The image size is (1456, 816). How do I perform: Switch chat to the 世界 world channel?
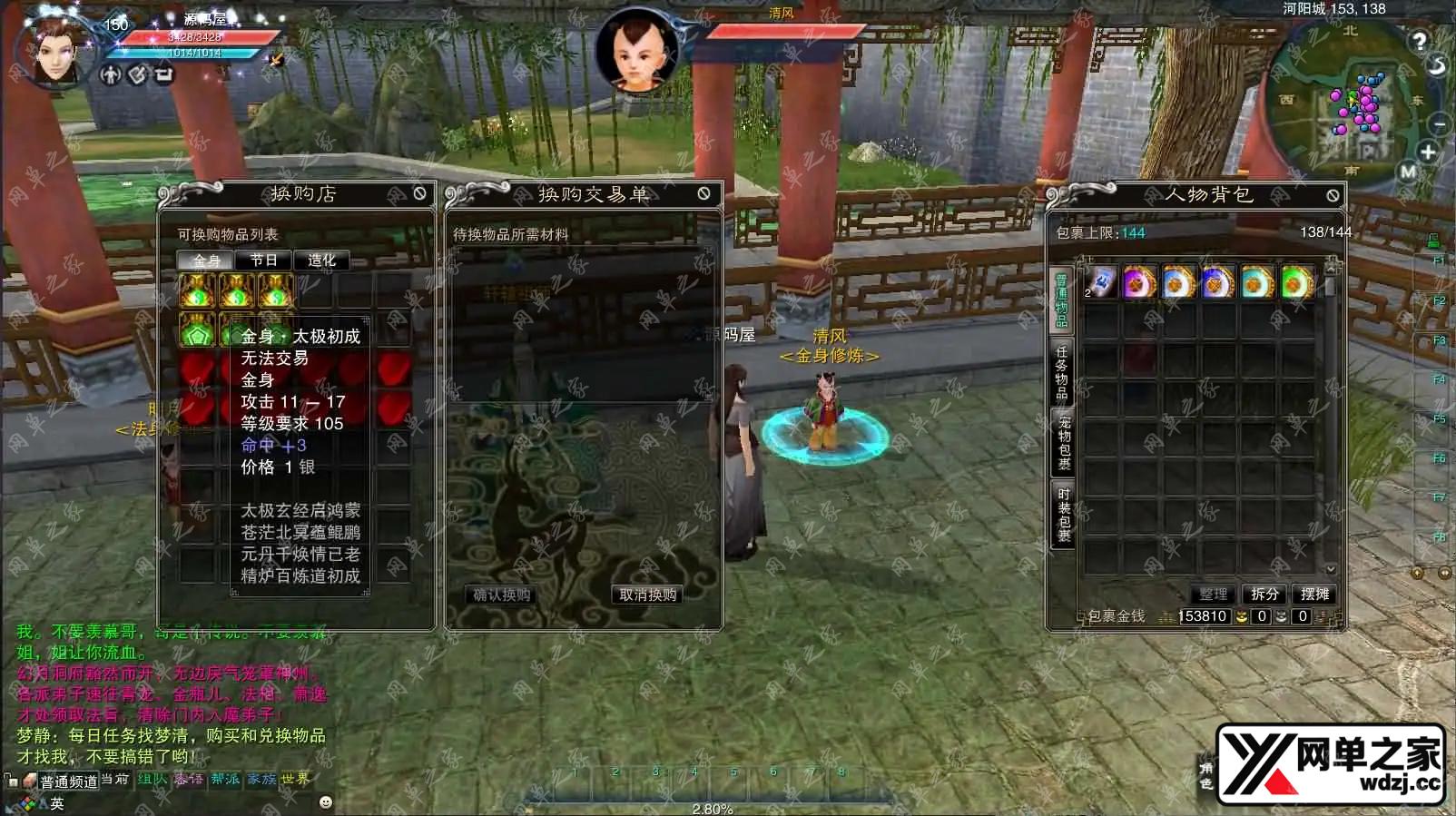[x=295, y=779]
